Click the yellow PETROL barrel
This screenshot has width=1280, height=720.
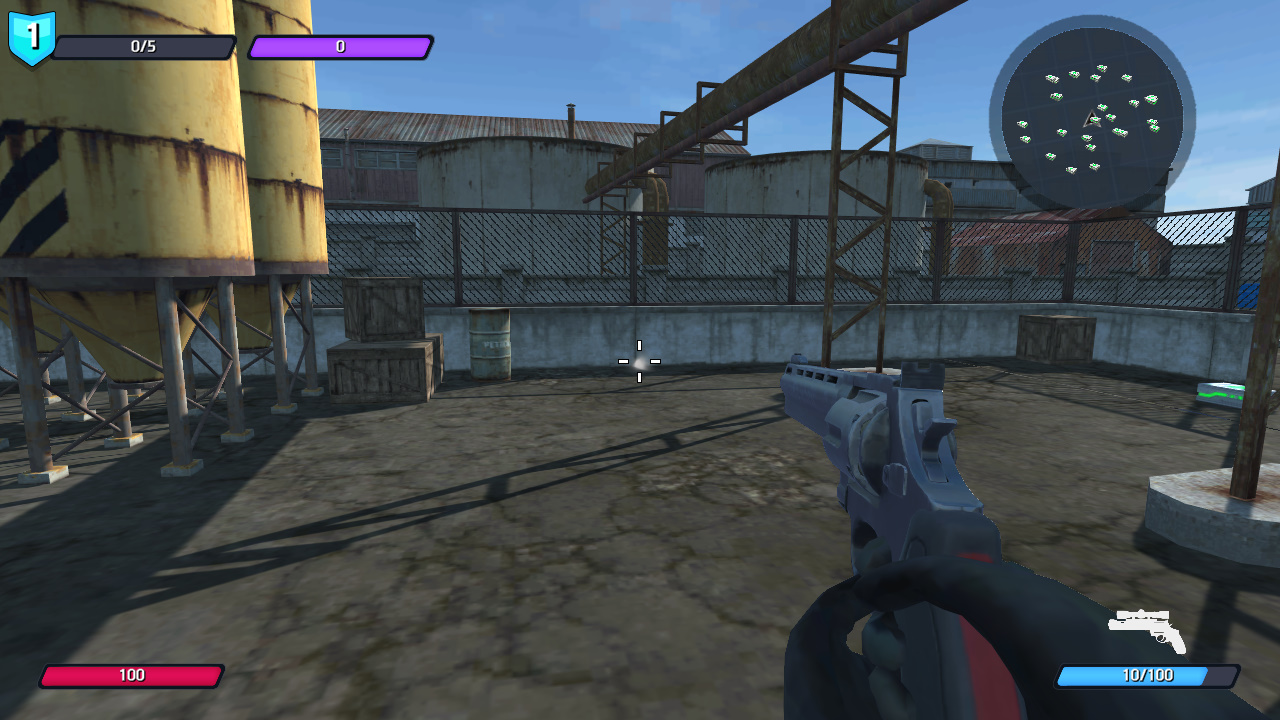tap(489, 345)
